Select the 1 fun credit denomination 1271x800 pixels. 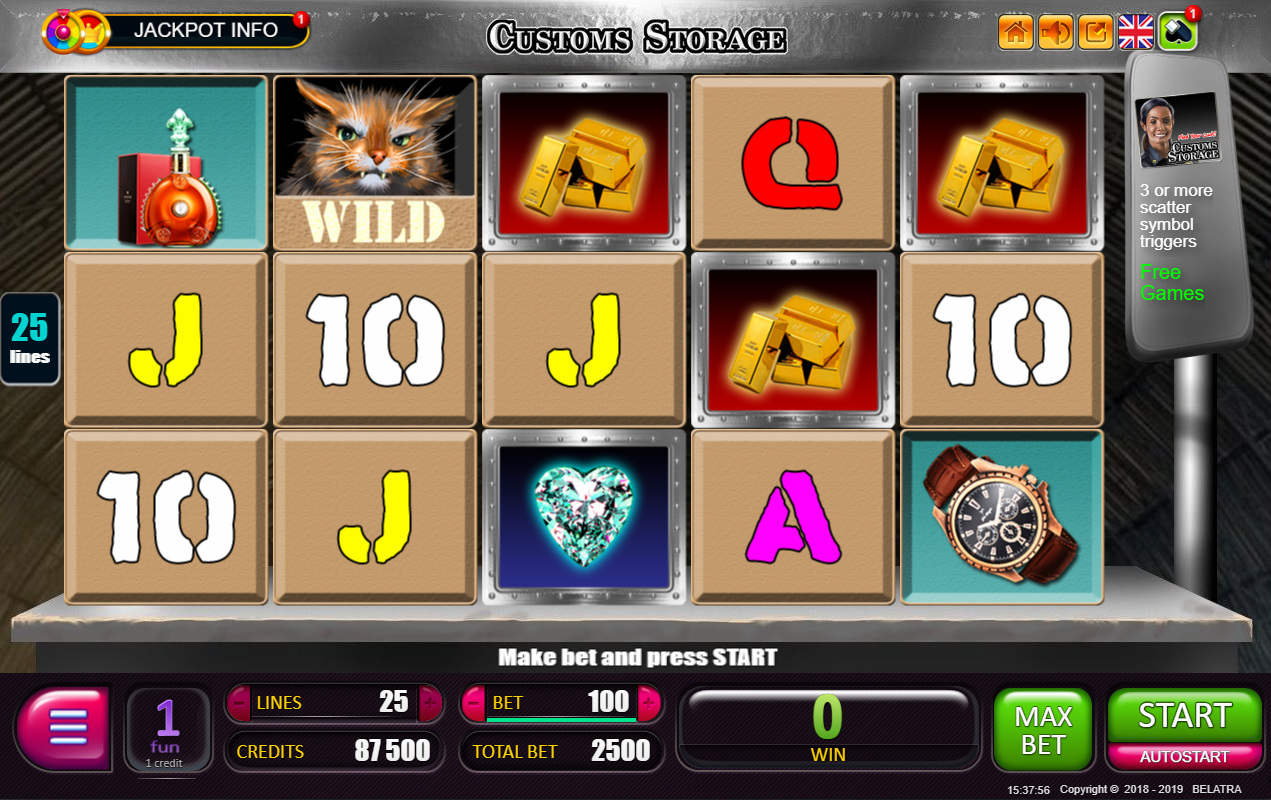[166, 730]
